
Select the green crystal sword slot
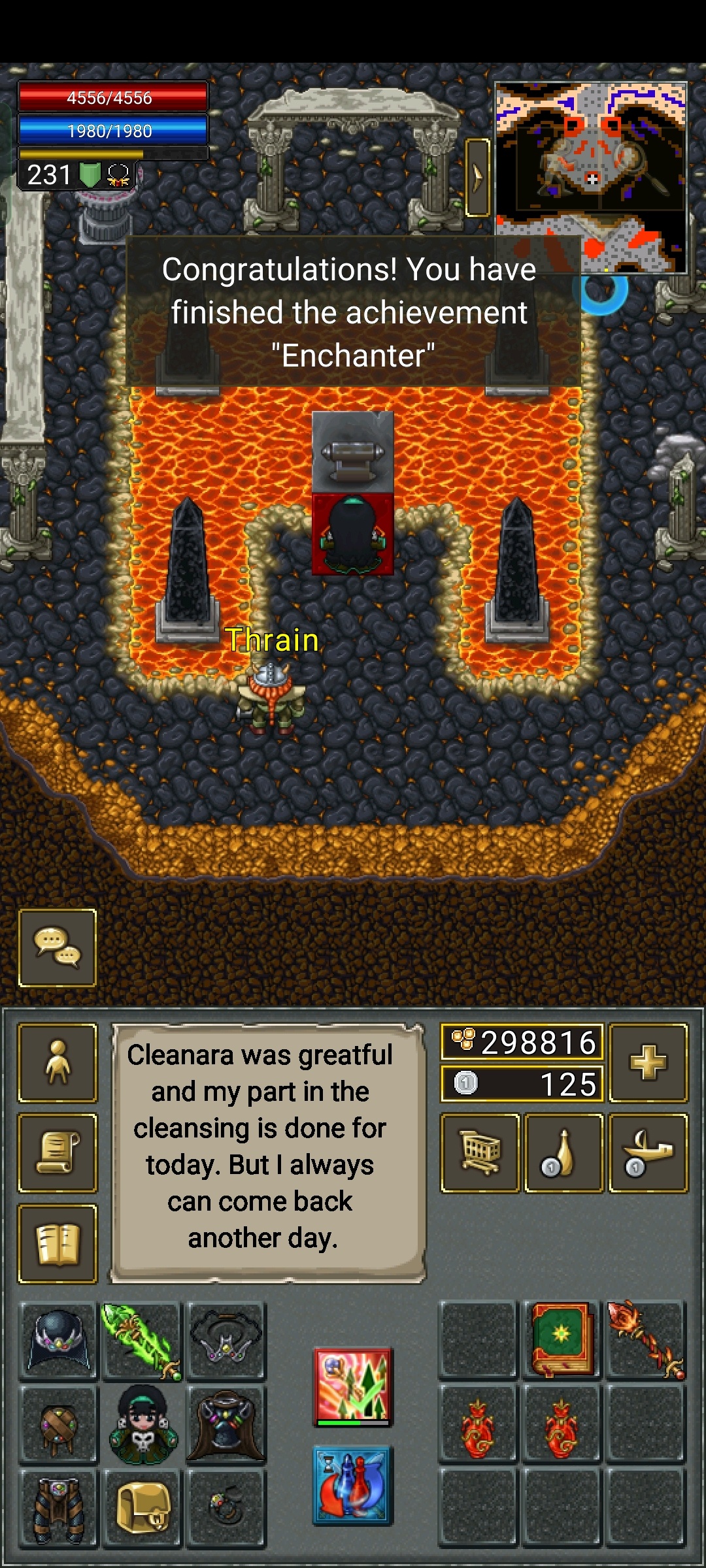click(142, 1339)
